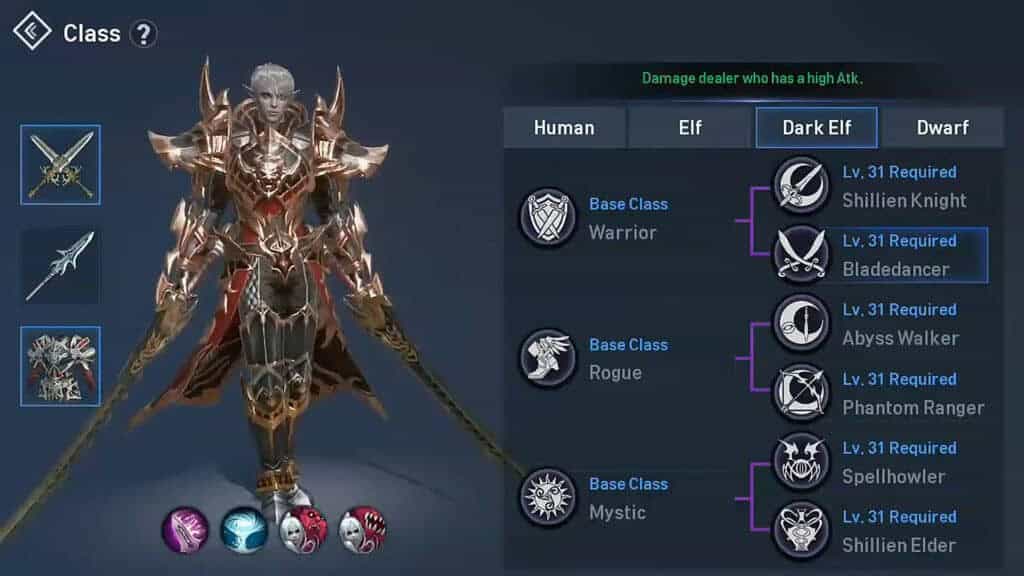Select the Dark Elf tab

pyautogui.click(x=816, y=128)
